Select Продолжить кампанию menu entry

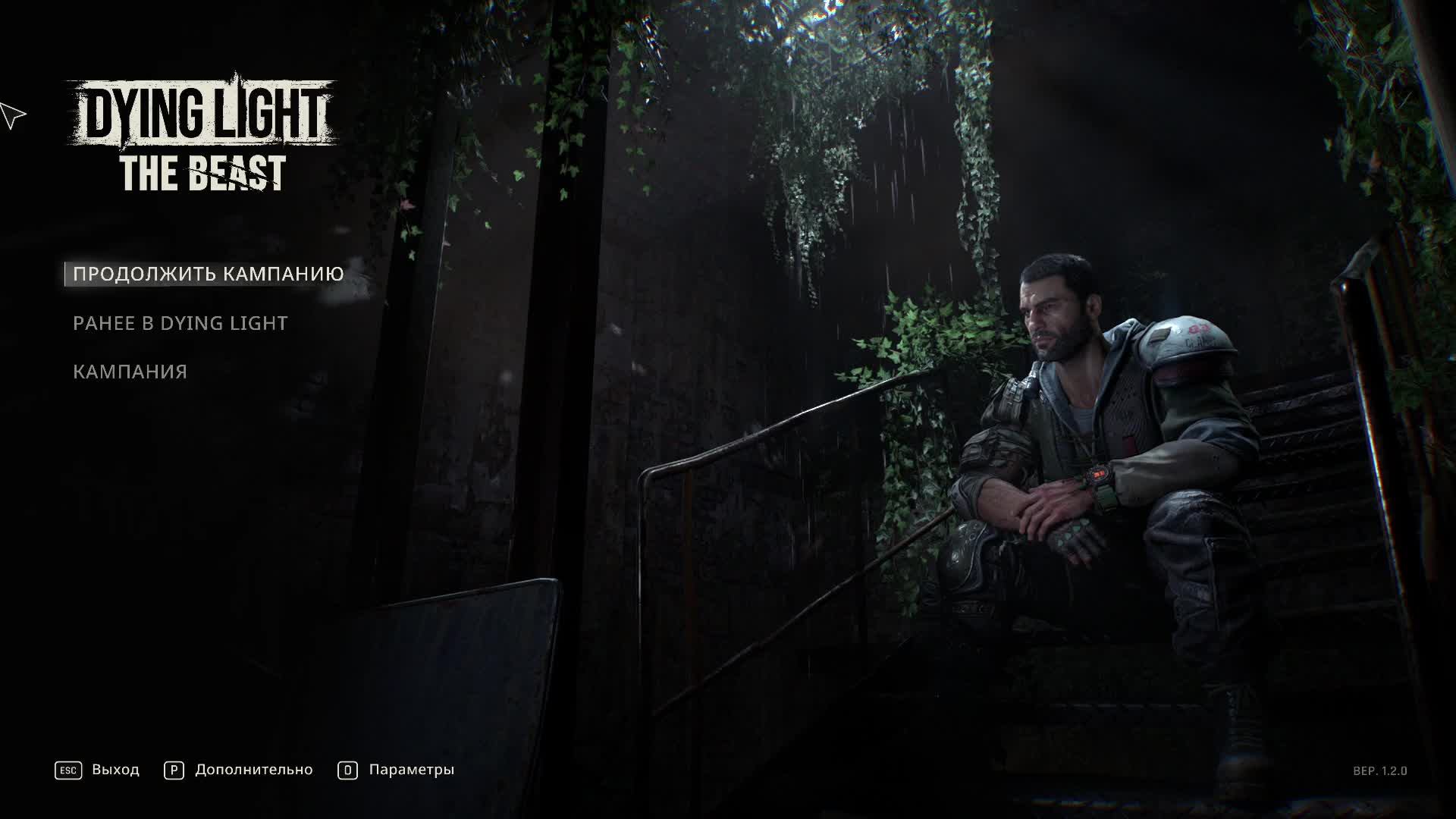208,274
